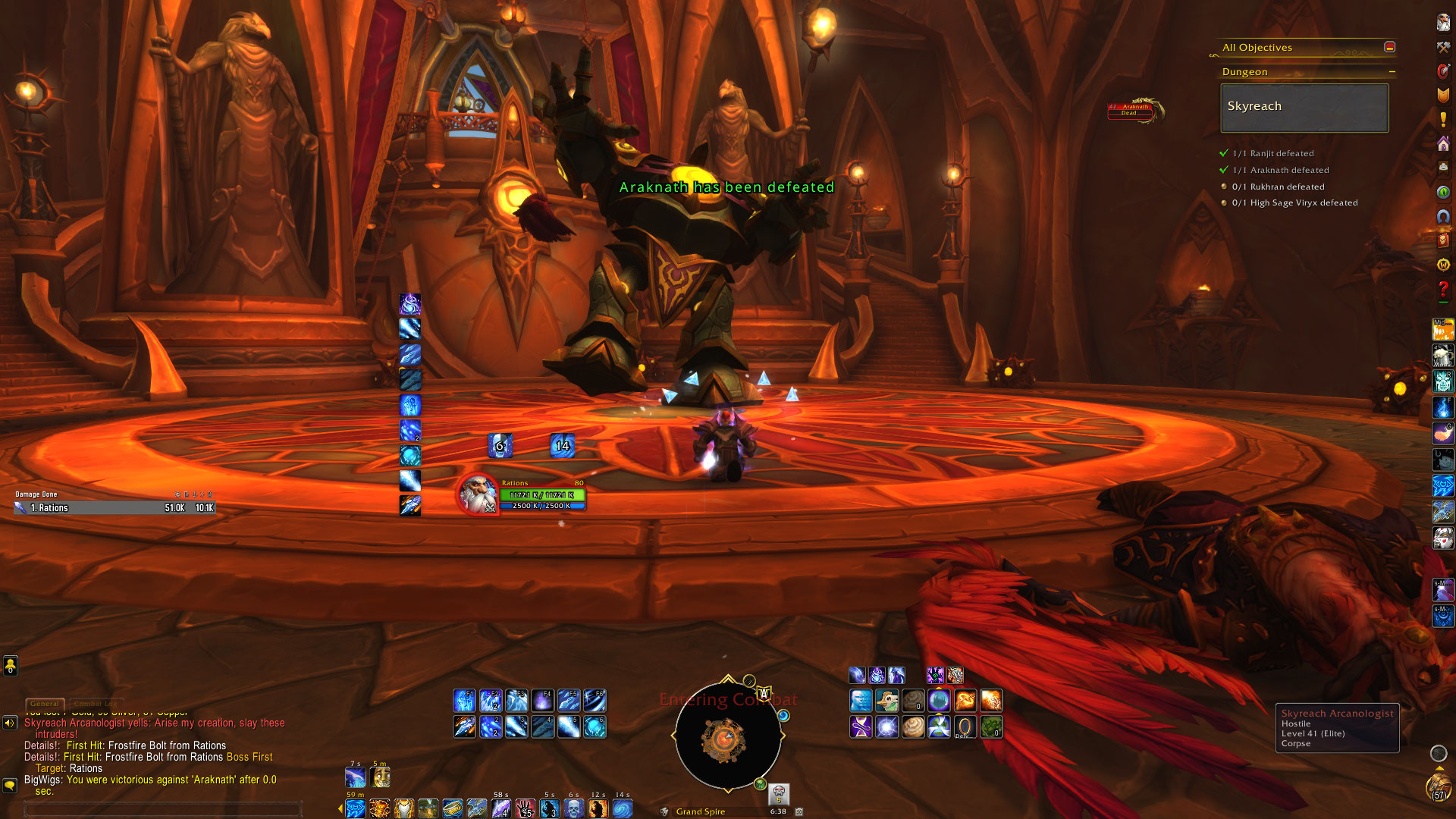Screen dimensions: 1456x819
Task: Click the skull dungeon difficulty indicator
Action: click(779, 793)
